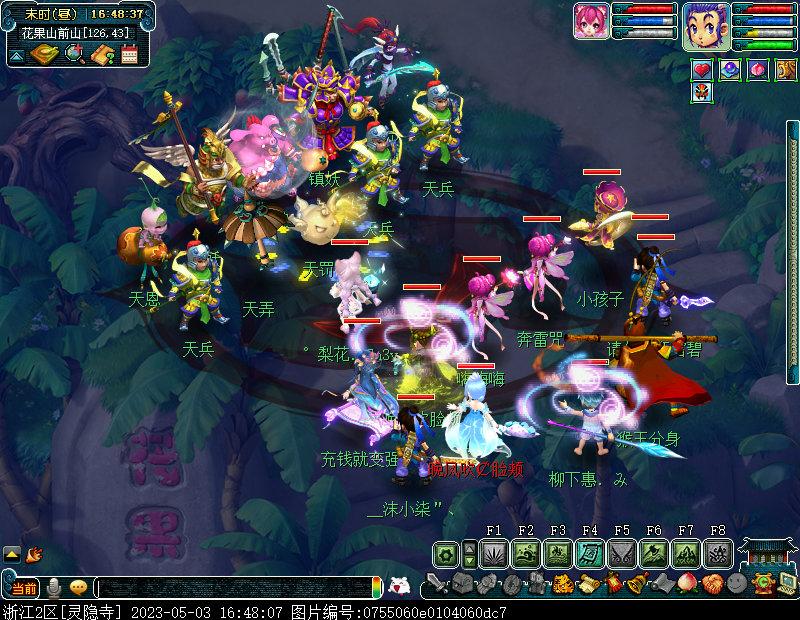The height and width of the screenshot is (620, 800).
Task: Open the sword attack menu icon
Action: (x=436, y=584)
